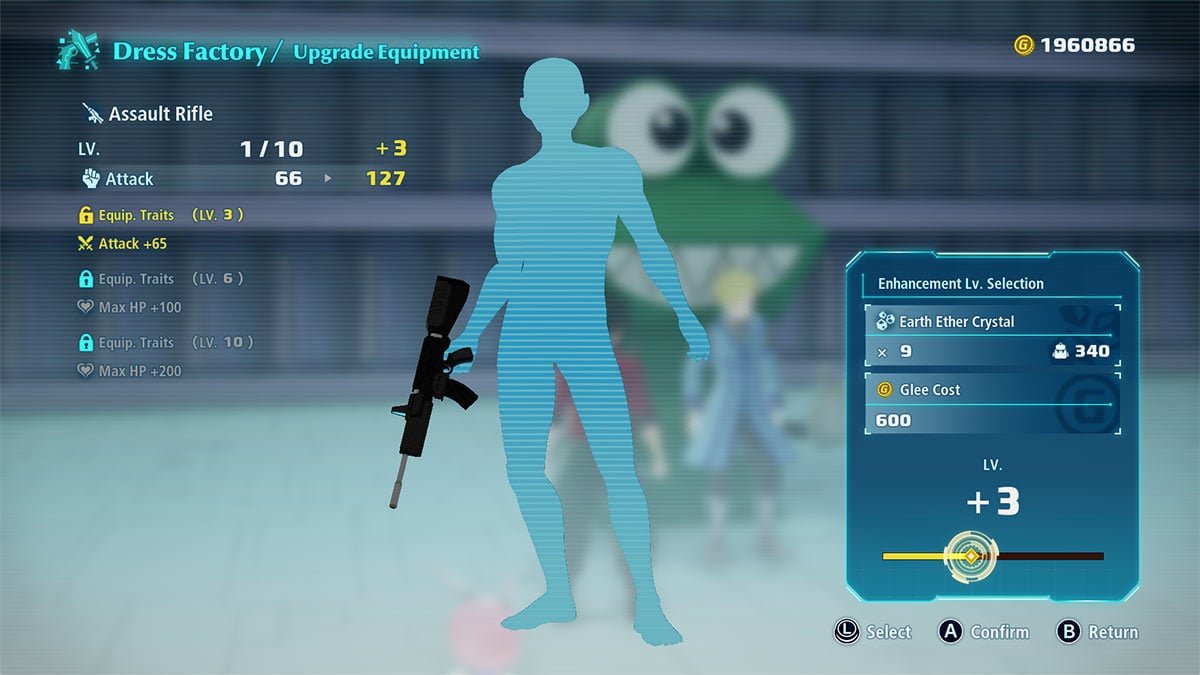Select the Earth Ether Crystal material row
Viewport: 1200px width, 675px height.
991,337
